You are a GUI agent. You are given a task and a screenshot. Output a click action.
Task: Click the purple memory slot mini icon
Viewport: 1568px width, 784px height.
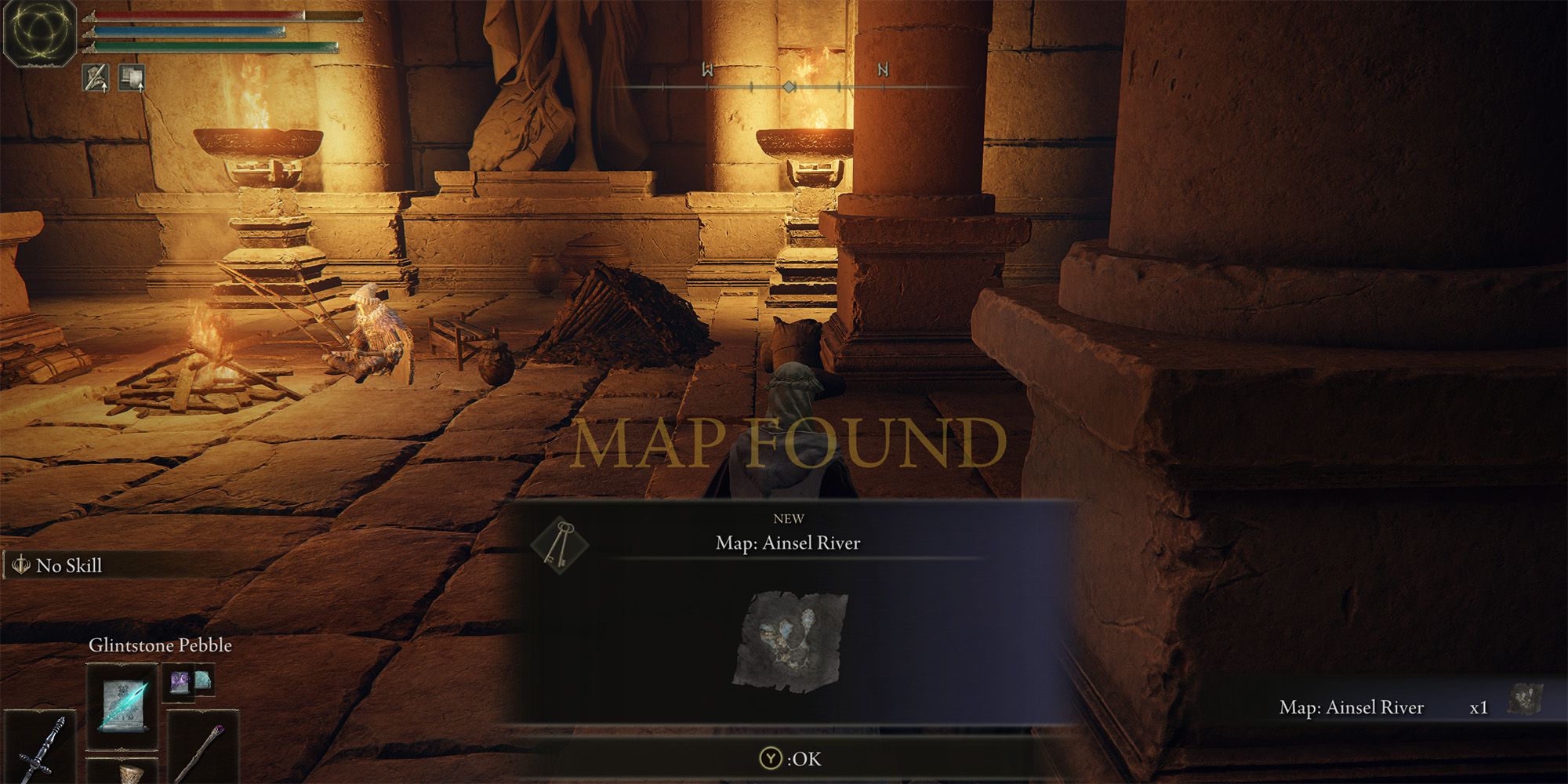tap(179, 681)
